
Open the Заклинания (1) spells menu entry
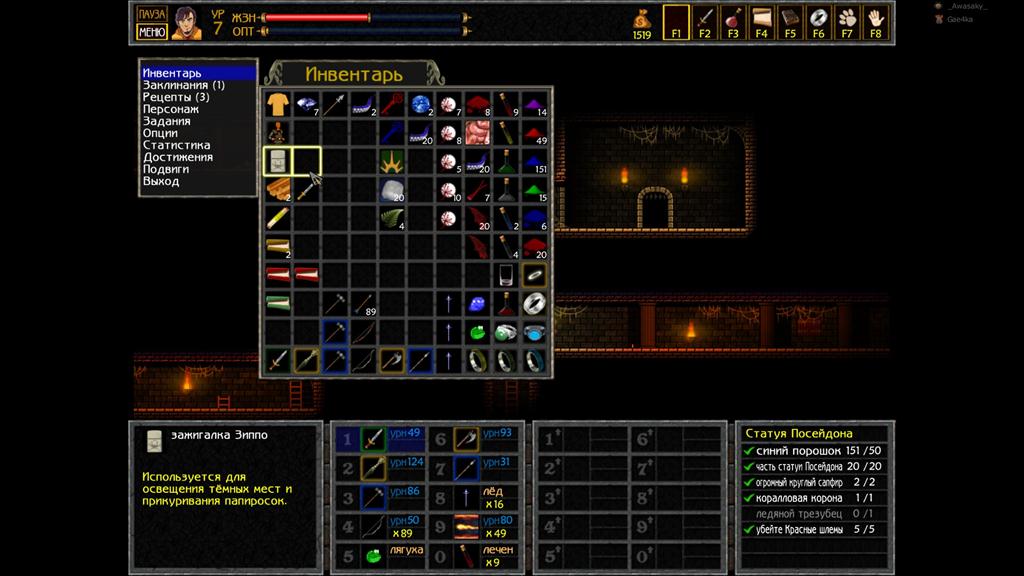tap(183, 85)
